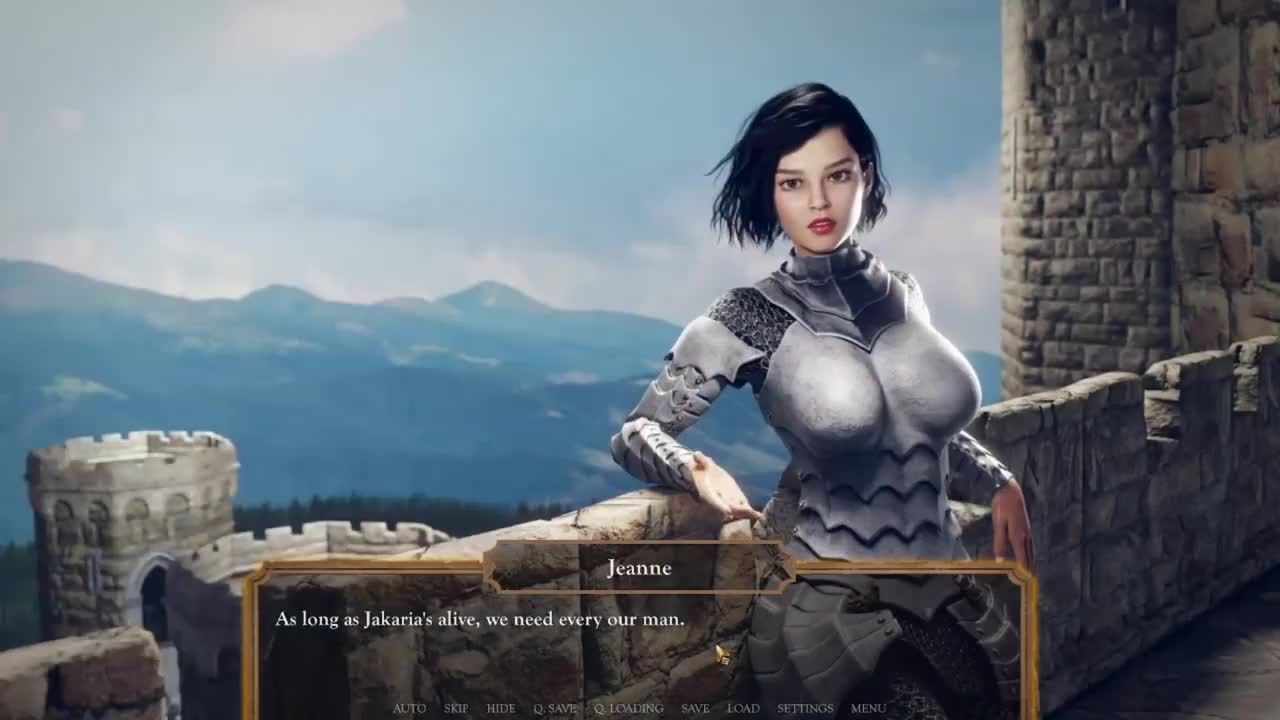
Task: Choose Q. Loading to quick load
Action: [628, 708]
